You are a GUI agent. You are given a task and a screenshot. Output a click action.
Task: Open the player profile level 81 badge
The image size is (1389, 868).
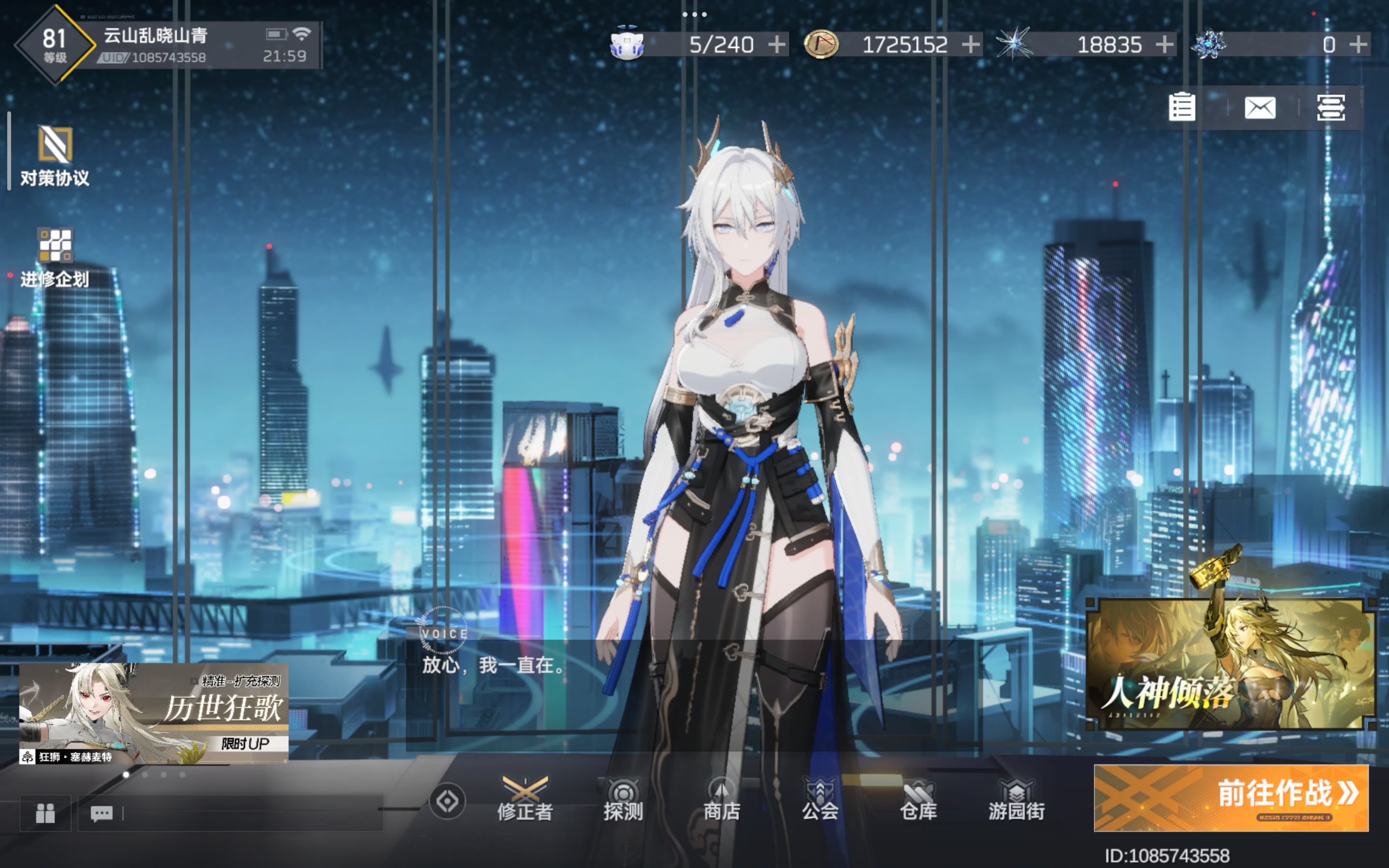tap(54, 45)
